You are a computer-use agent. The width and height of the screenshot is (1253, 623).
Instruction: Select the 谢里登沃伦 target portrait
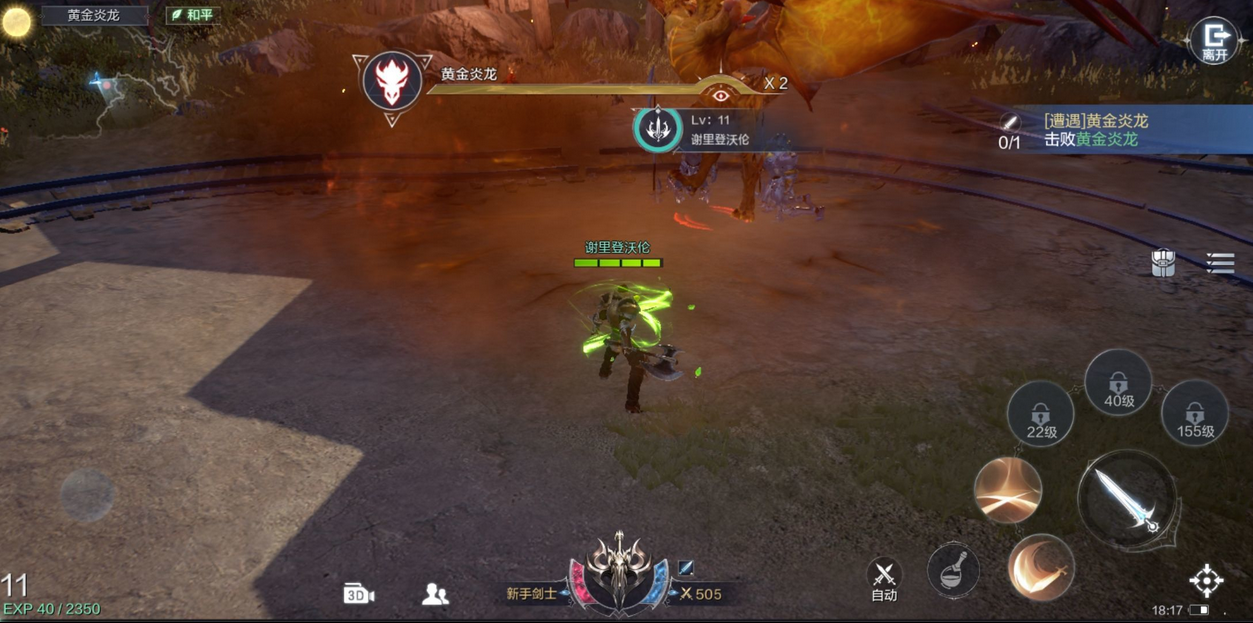pos(658,127)
